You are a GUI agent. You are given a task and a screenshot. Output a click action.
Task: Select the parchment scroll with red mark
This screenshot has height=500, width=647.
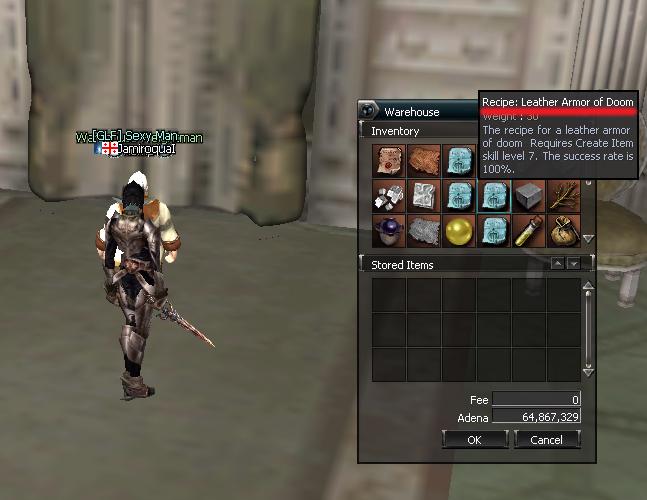pos(389,161)
